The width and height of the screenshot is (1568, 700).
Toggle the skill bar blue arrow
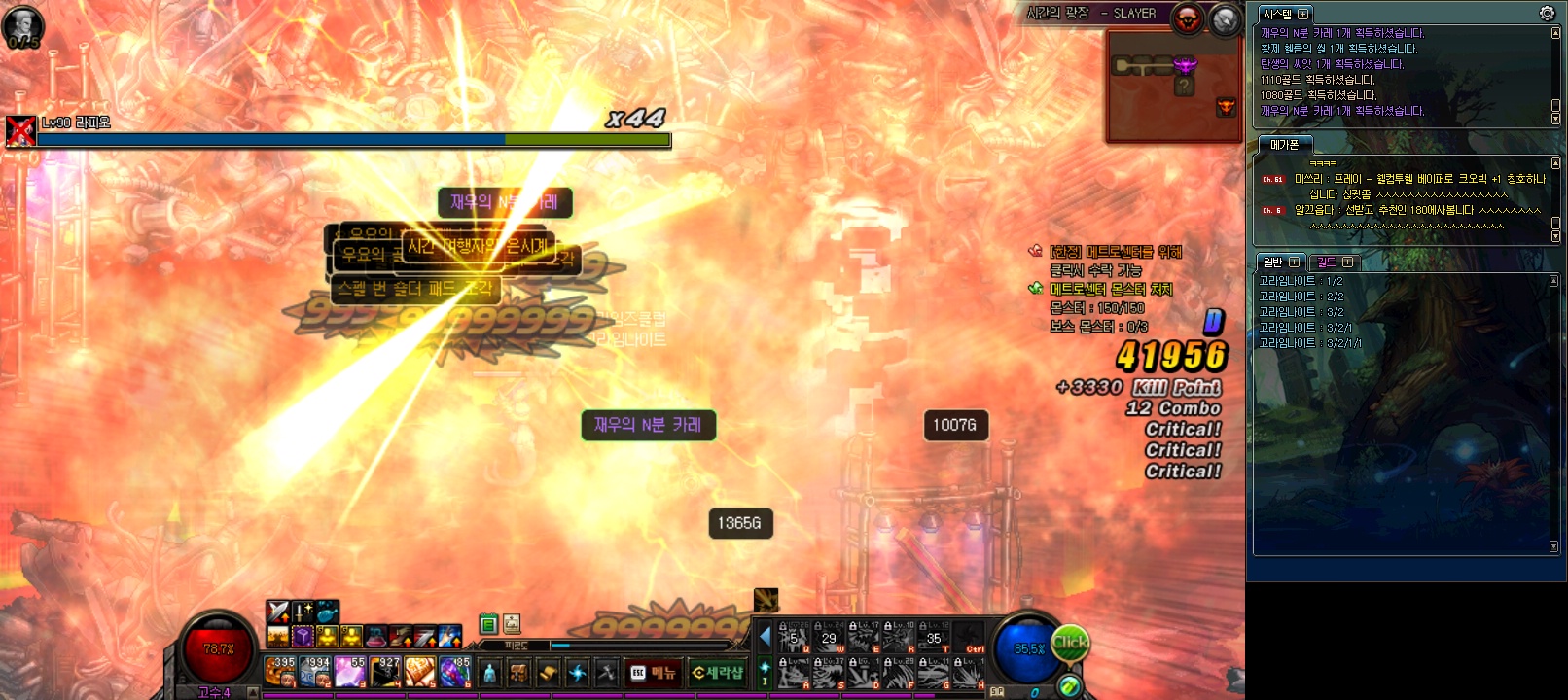[x=765, y=637]
